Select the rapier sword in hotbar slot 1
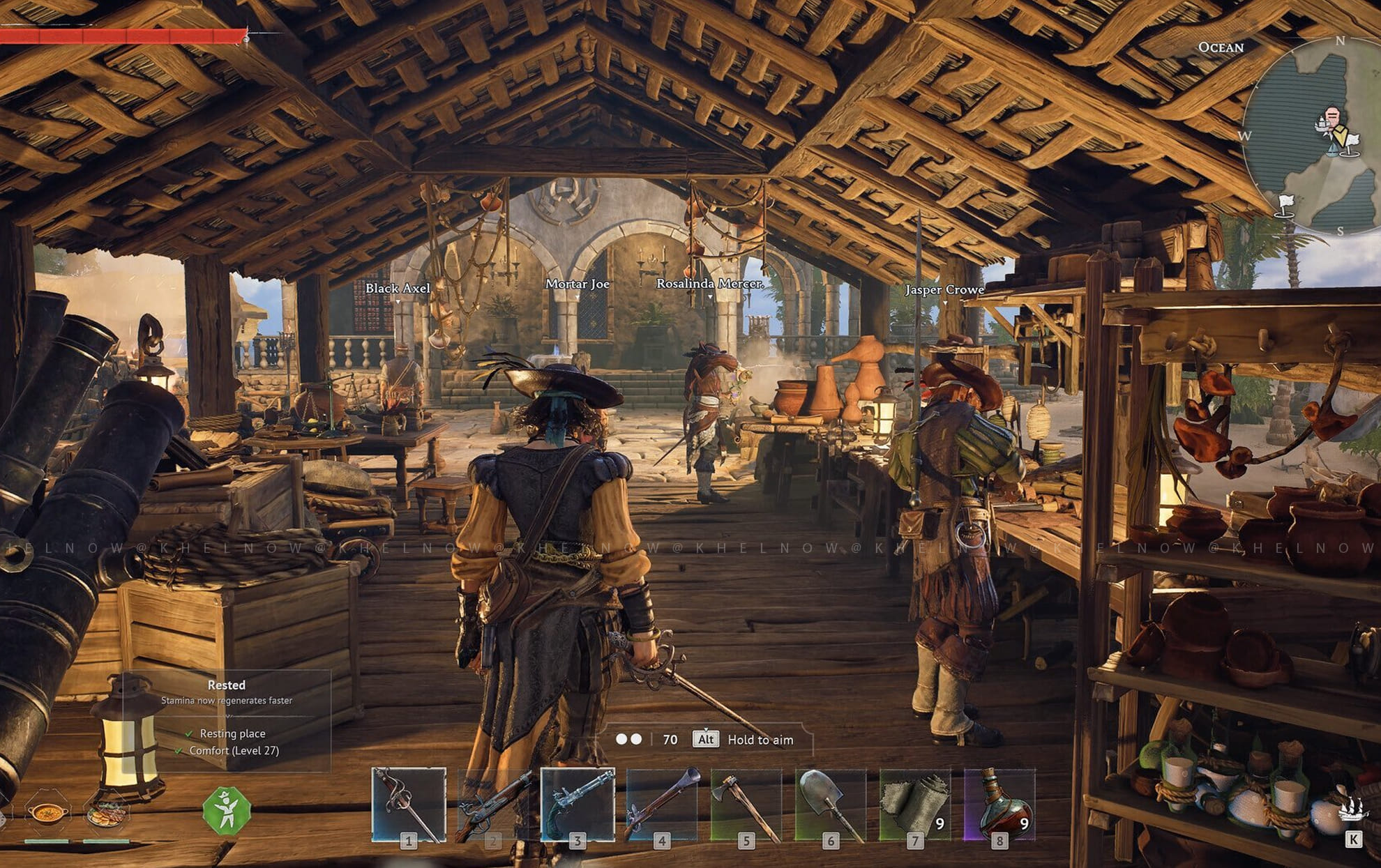The image size is (1381, 868). pyautogui.click(x=409, y=805)
